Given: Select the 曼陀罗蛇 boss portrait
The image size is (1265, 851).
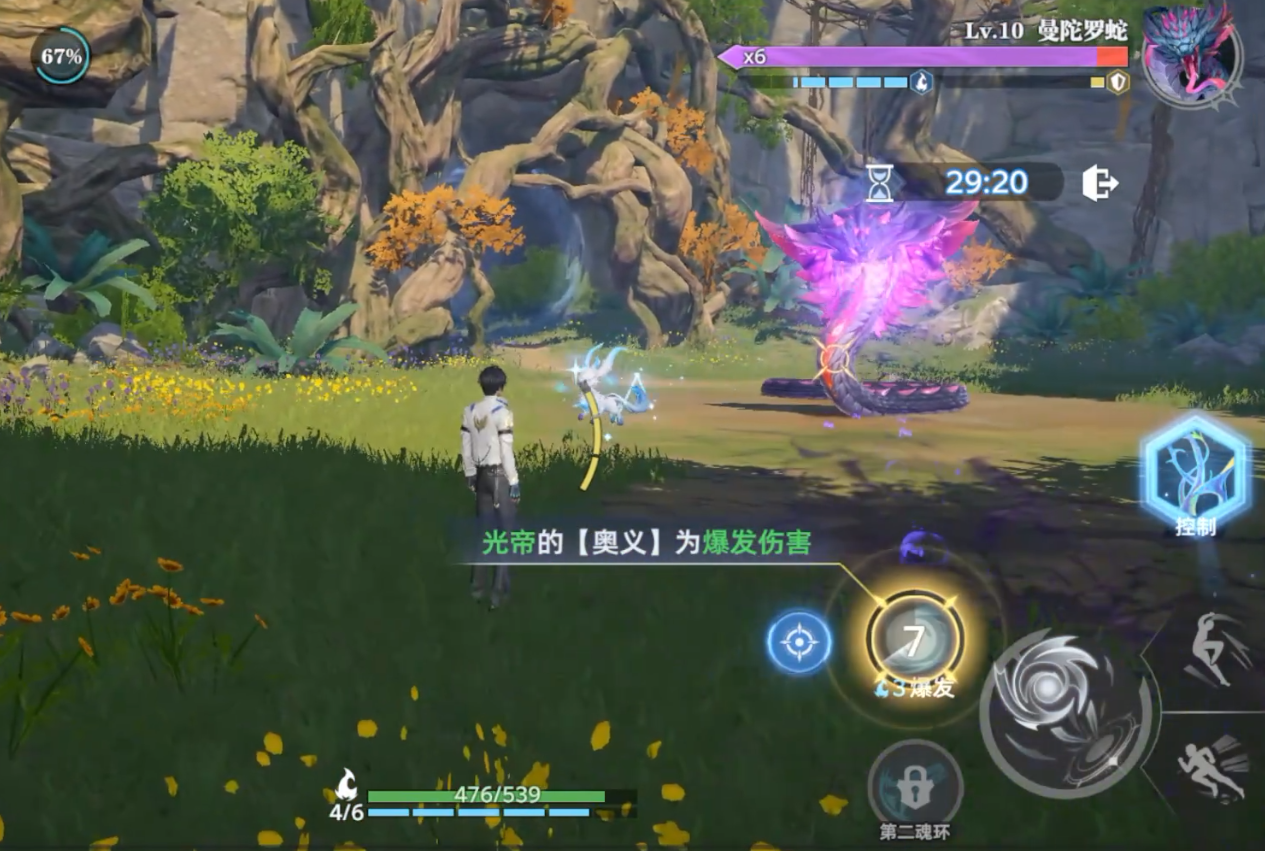Looking at the screenshot, I should click(x=1190, y=53).
